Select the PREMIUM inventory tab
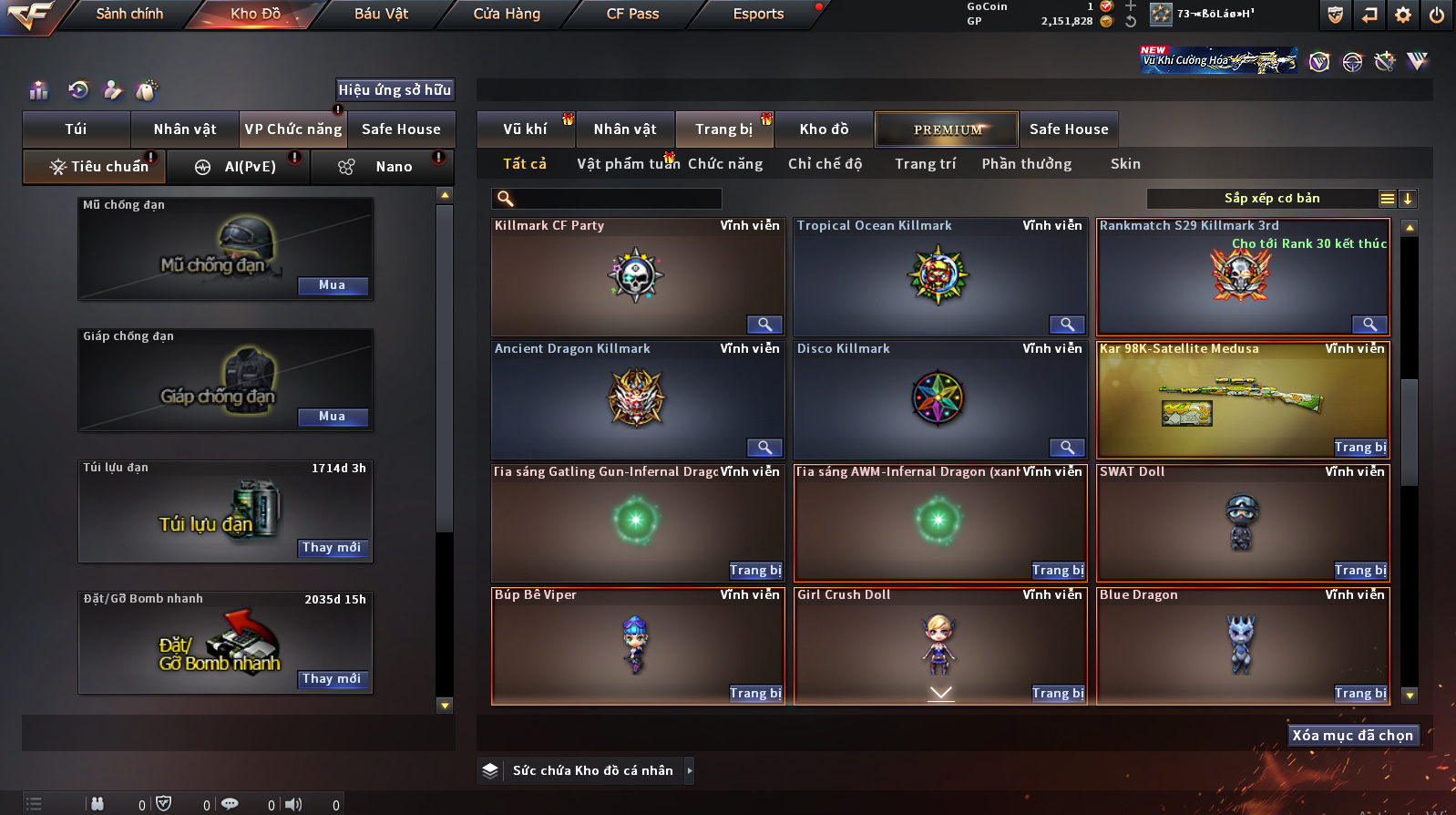The width and height of the screenshot is (1456, 815). [x=947, y=129]
